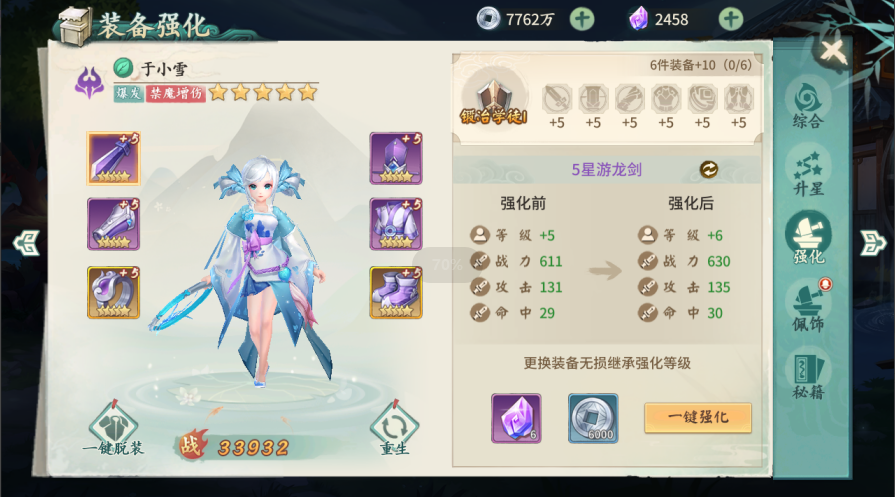Click the purple crystal material icon
The image size is (895, 497).
point(516,418)
